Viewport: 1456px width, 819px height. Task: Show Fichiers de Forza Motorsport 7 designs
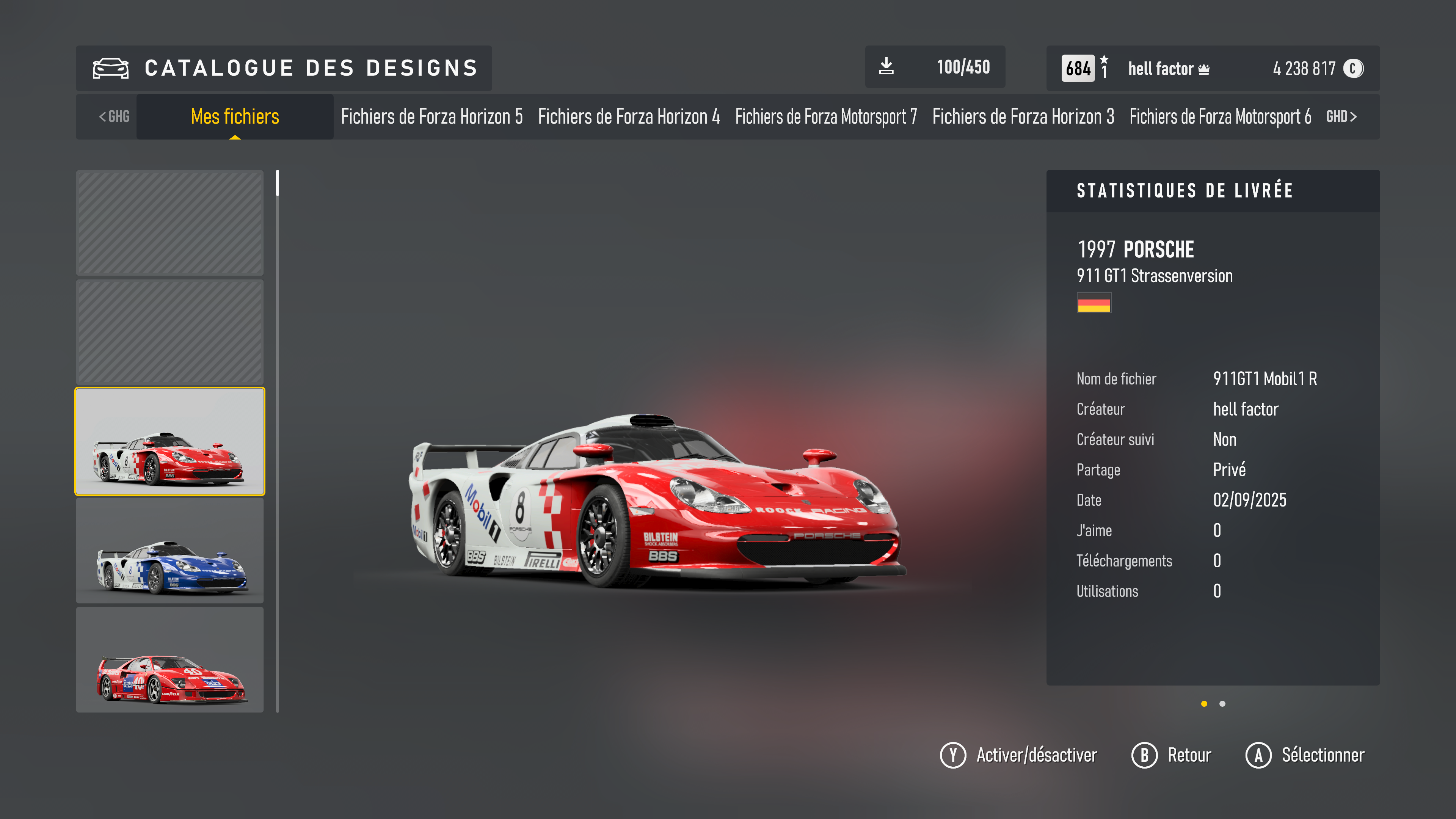pos(826,116)
